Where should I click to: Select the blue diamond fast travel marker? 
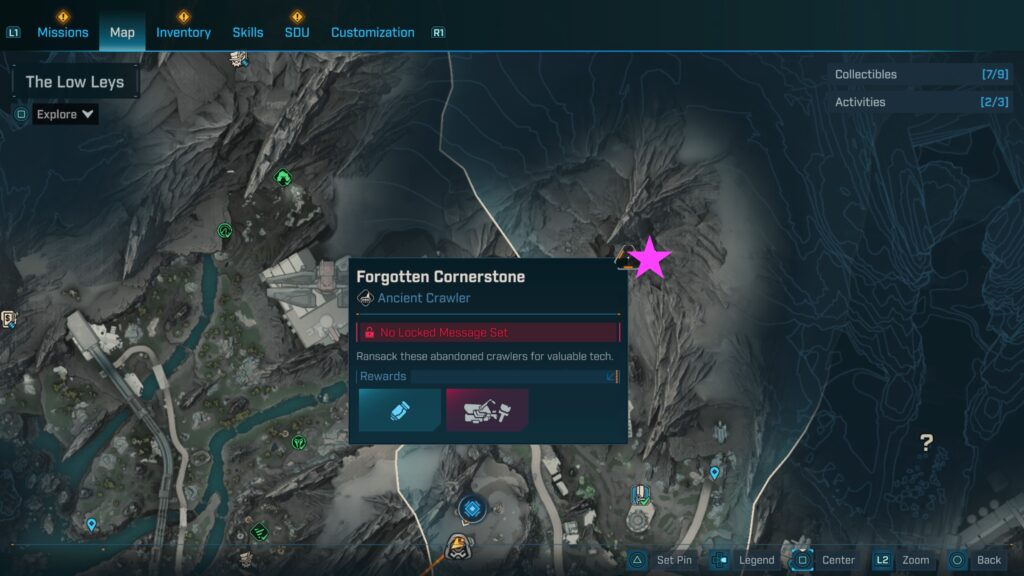[x=472, y=508]
